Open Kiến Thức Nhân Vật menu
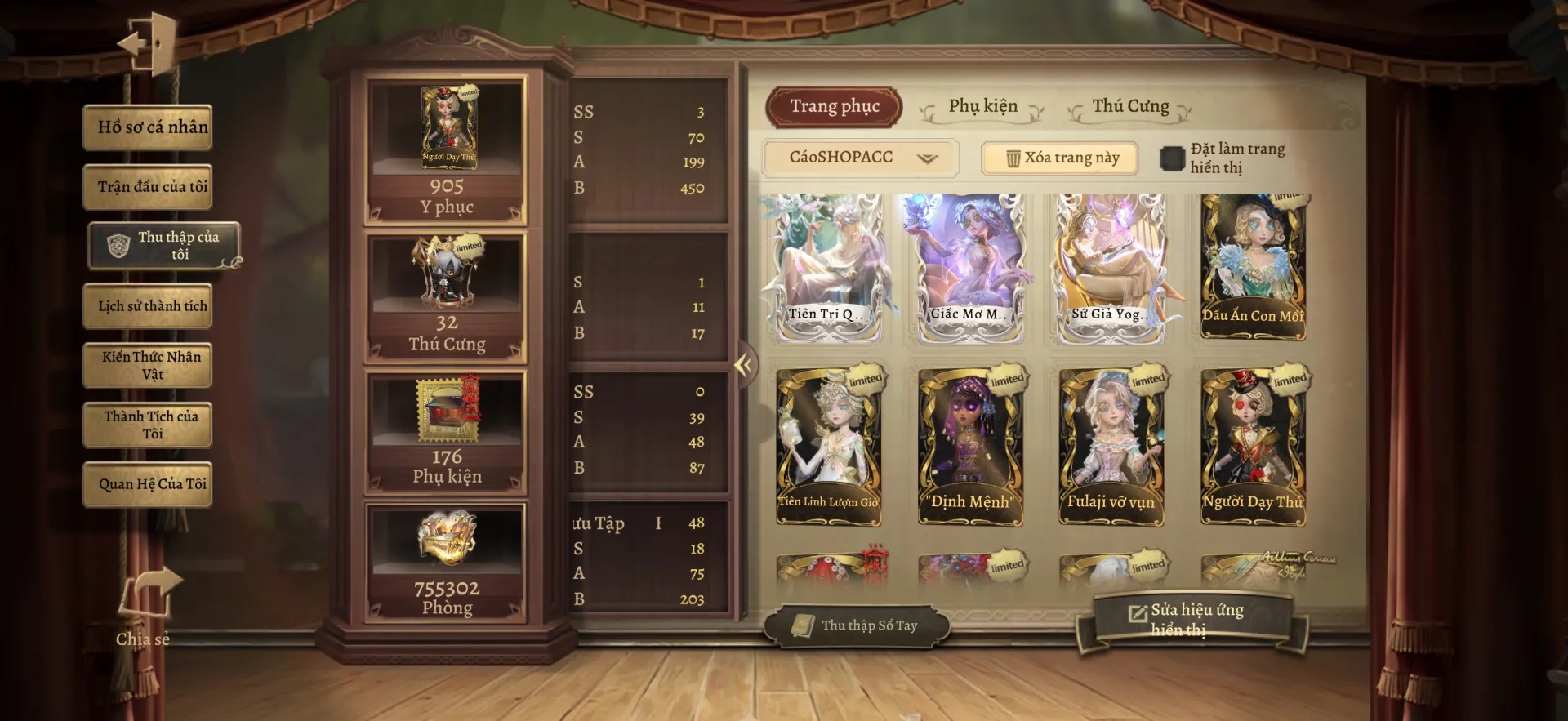Viewport: 1568px width, 721px height. 148,365
